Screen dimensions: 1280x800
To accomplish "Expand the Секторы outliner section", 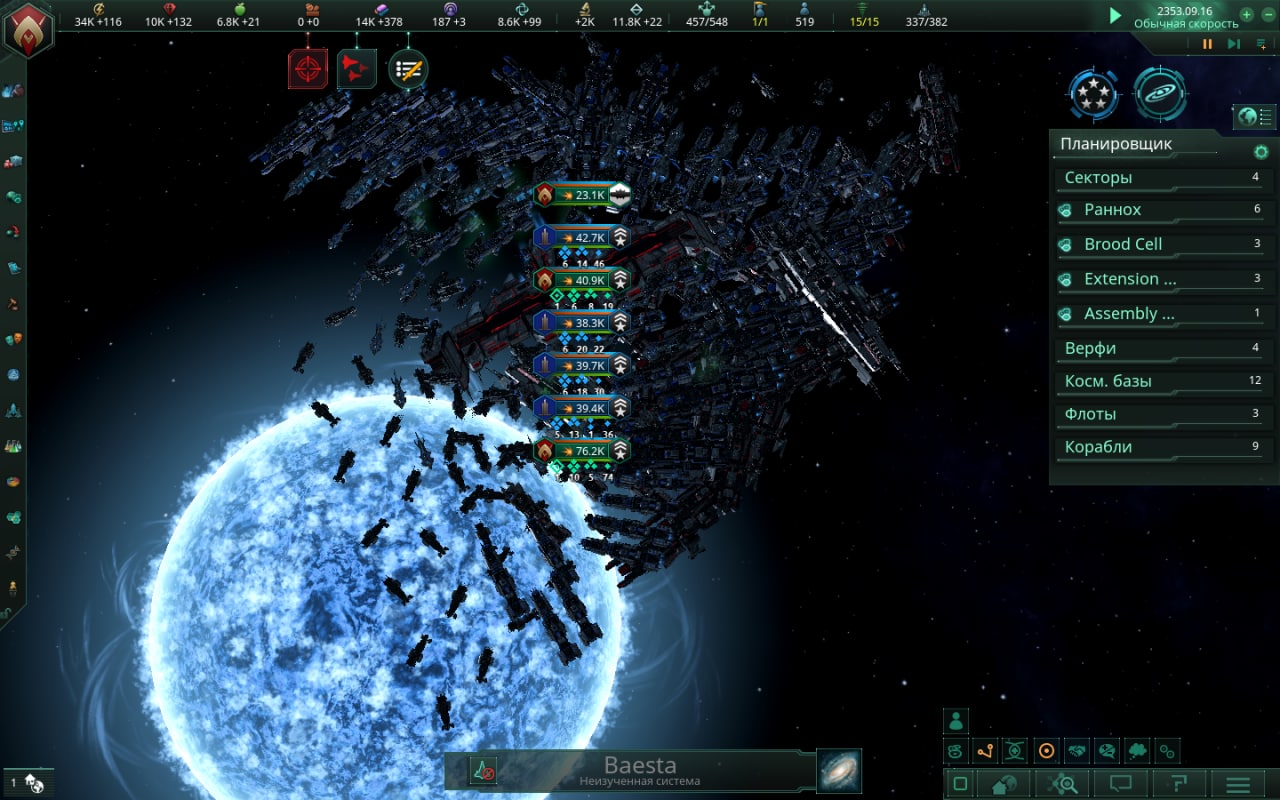I will point(1160,178).
